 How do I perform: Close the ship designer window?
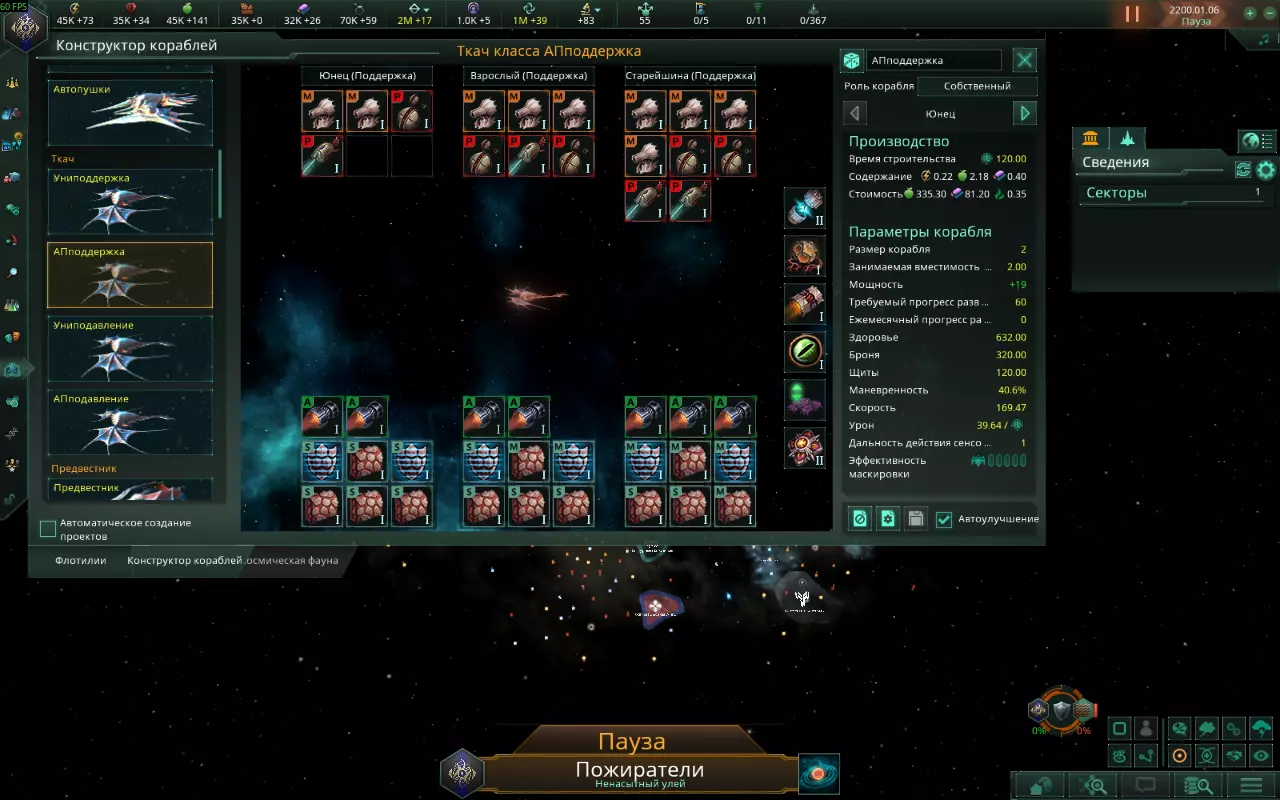click(x=1025, y=60)
